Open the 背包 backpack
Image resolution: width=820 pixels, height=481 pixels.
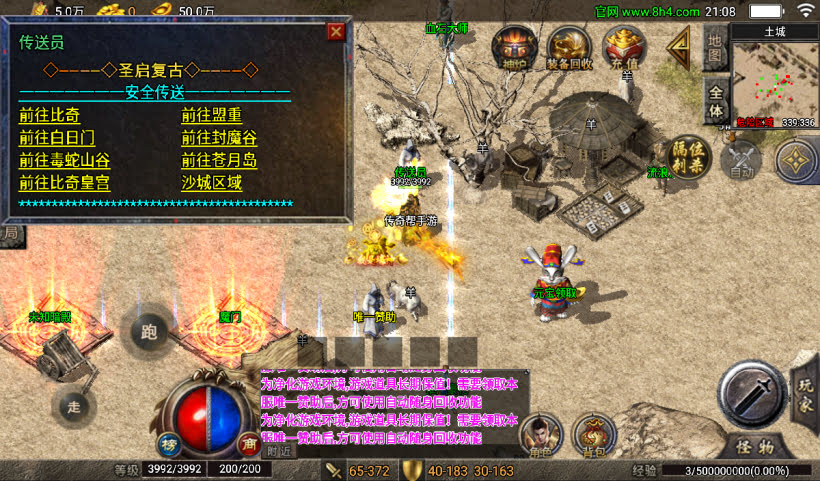coord(594,435)
